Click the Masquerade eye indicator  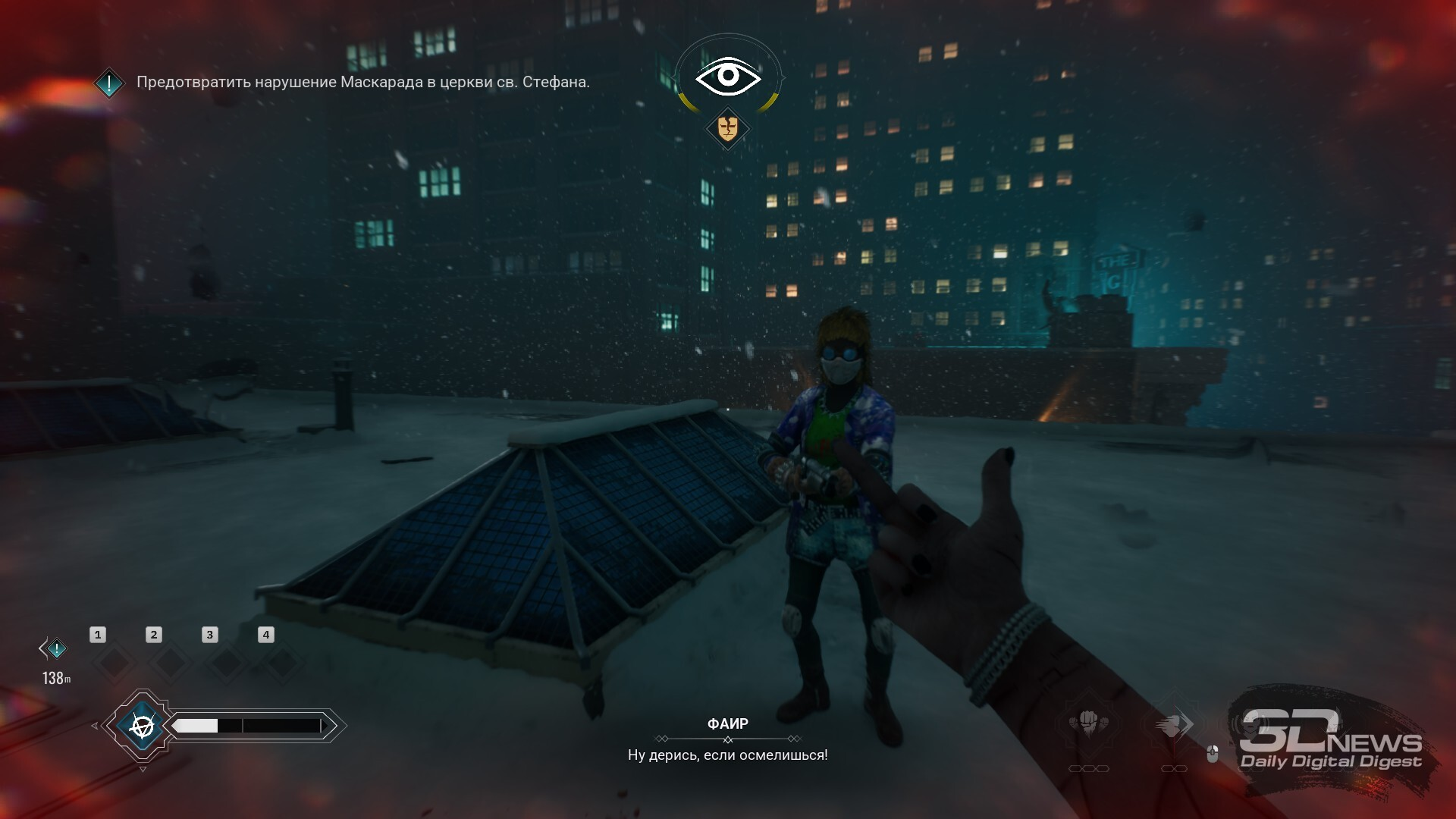tap(728, 76)
